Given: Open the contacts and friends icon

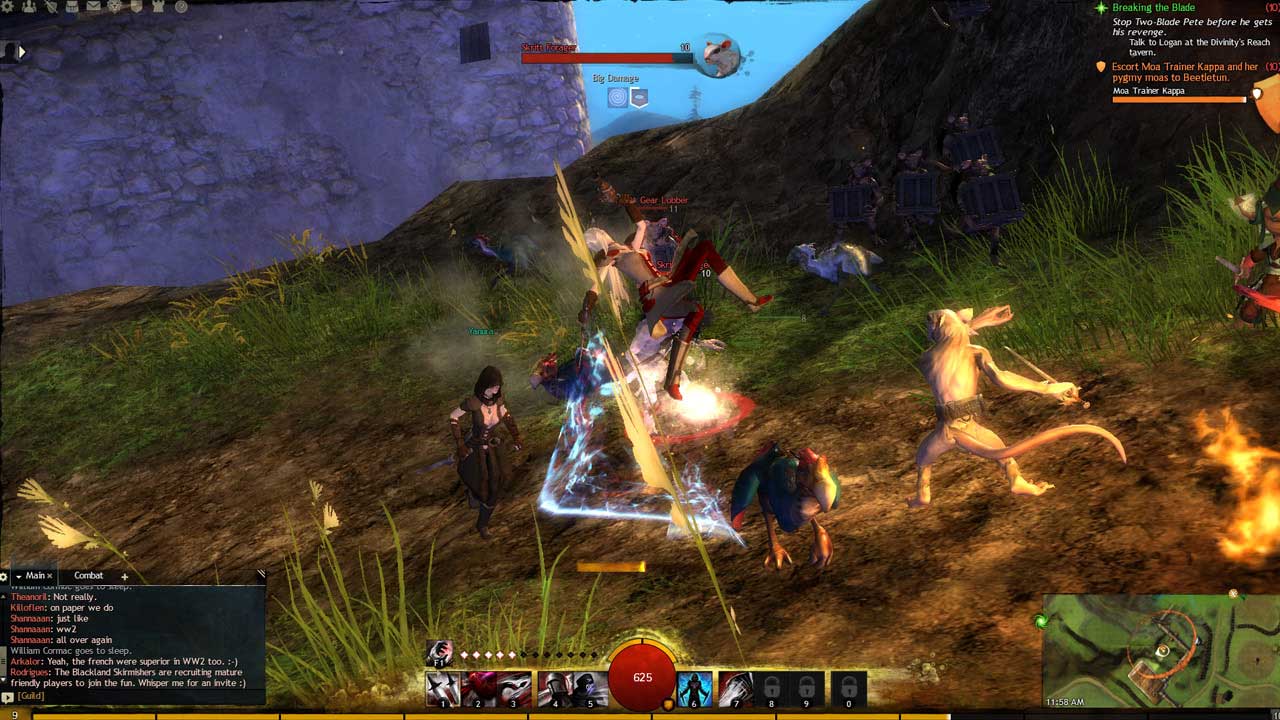Looking at the screenshot, I should point(27,7).
